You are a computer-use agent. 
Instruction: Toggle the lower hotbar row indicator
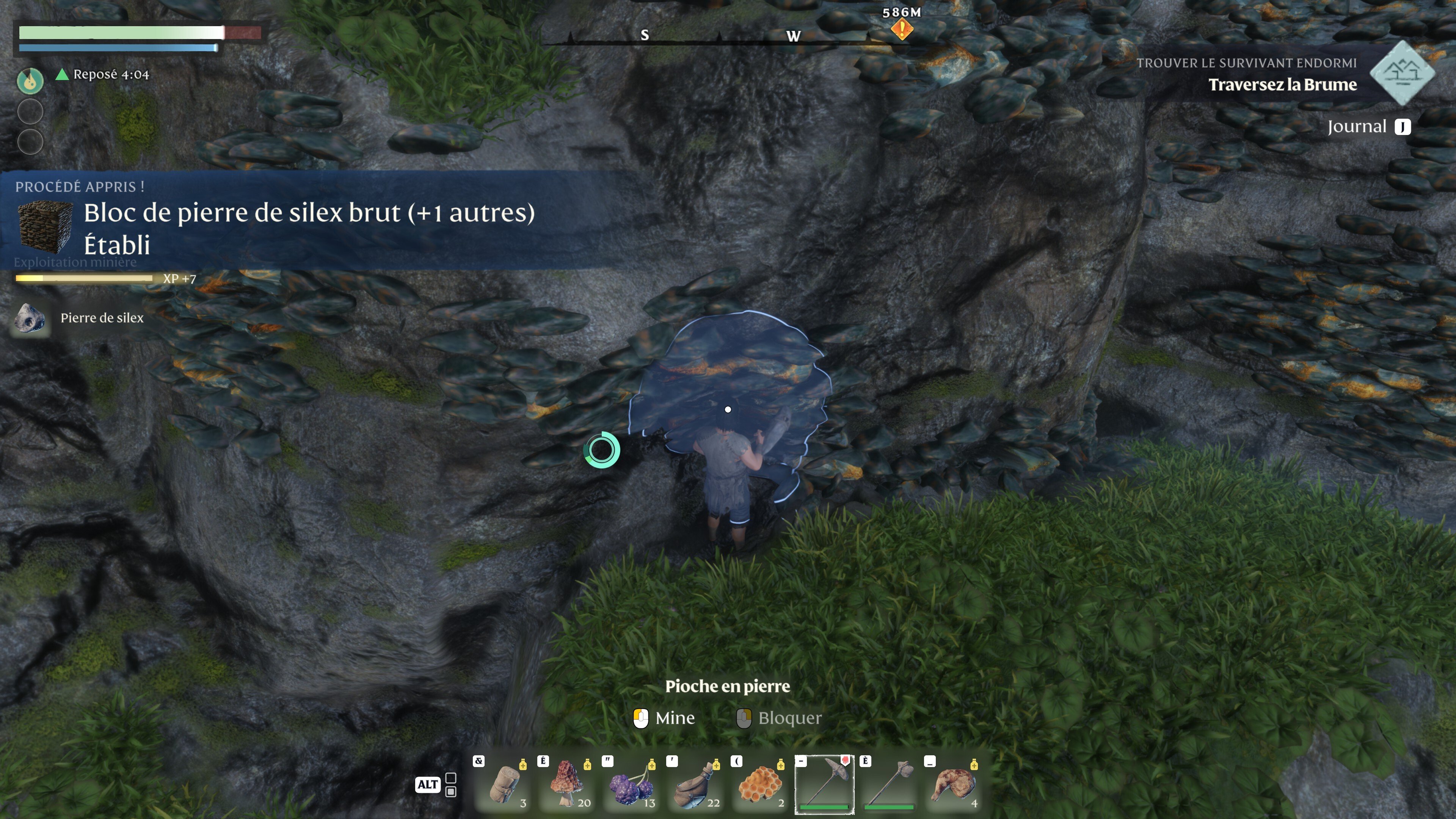450,792
